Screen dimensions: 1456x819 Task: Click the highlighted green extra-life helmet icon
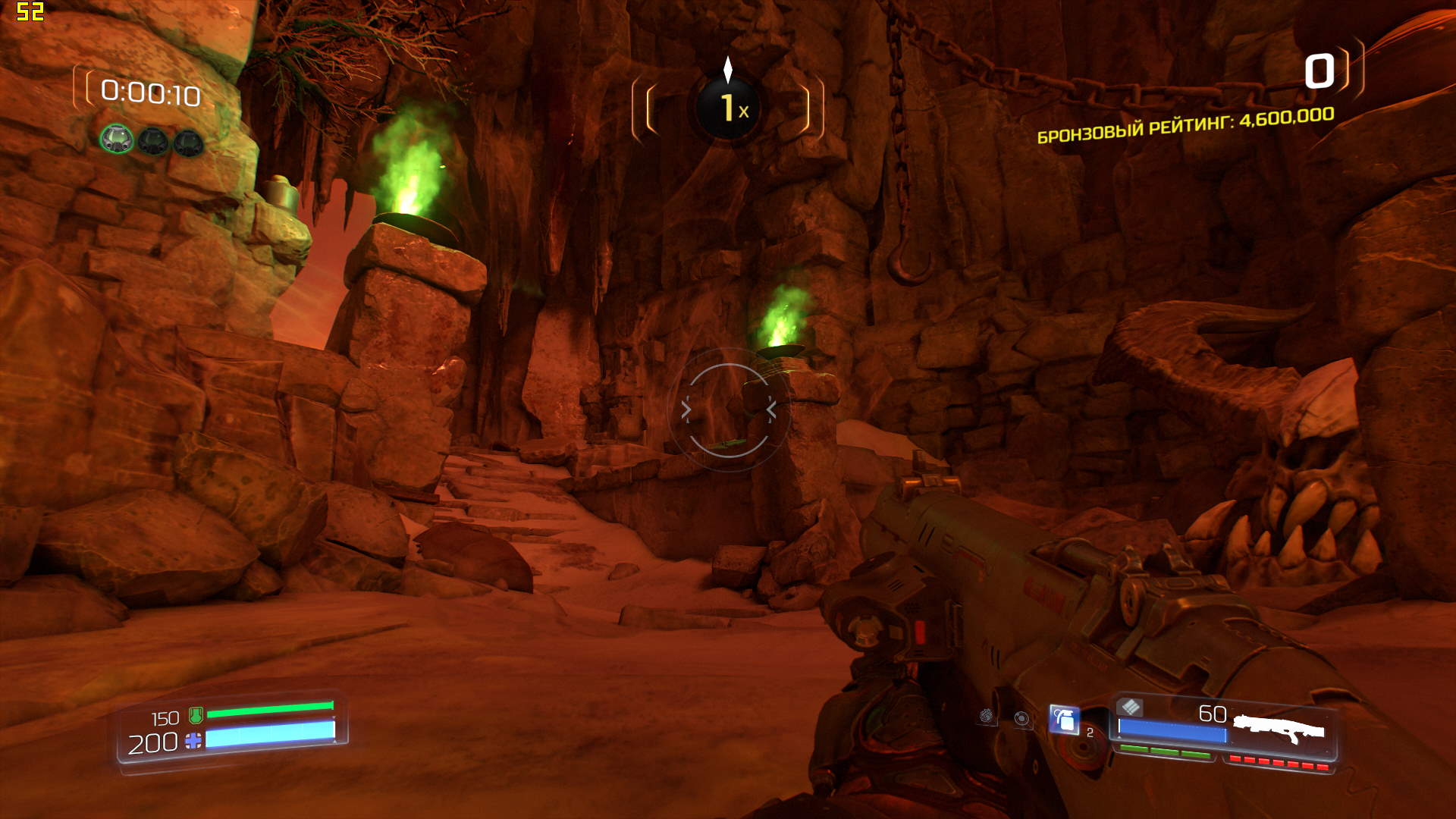point(117,140)
